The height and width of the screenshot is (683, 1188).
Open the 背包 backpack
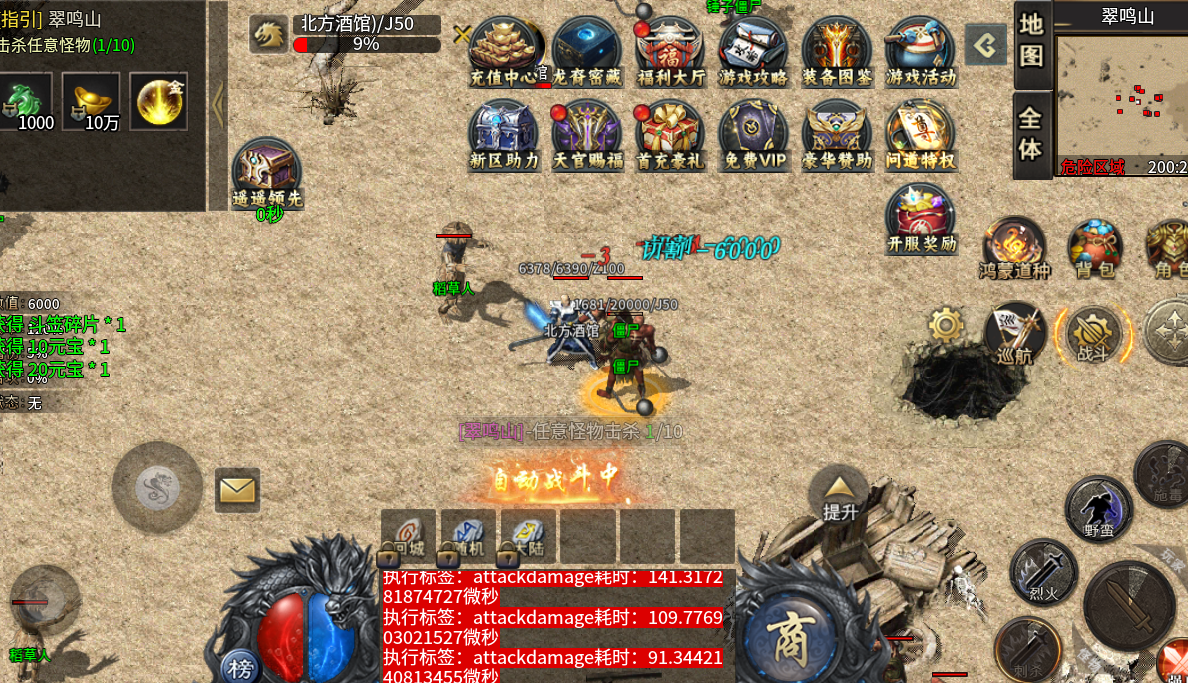point(1095,247)
